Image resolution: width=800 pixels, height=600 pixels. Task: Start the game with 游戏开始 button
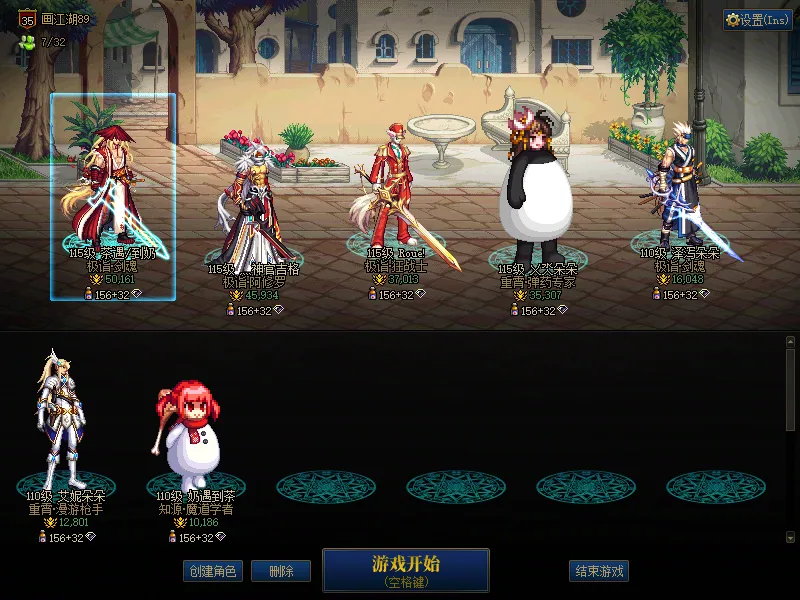pos(405,569)
